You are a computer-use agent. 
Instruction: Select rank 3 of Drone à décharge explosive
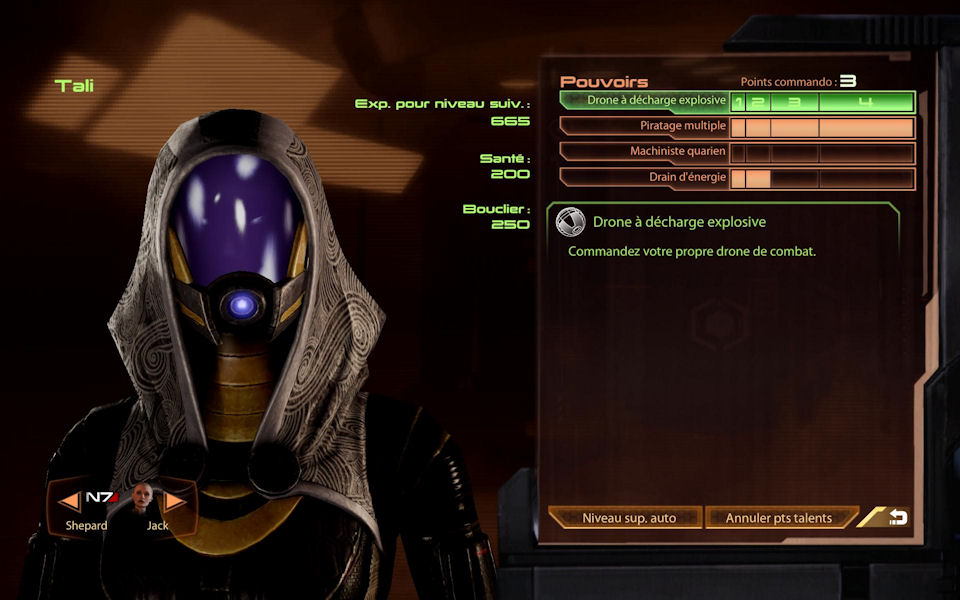click(795, 102)
